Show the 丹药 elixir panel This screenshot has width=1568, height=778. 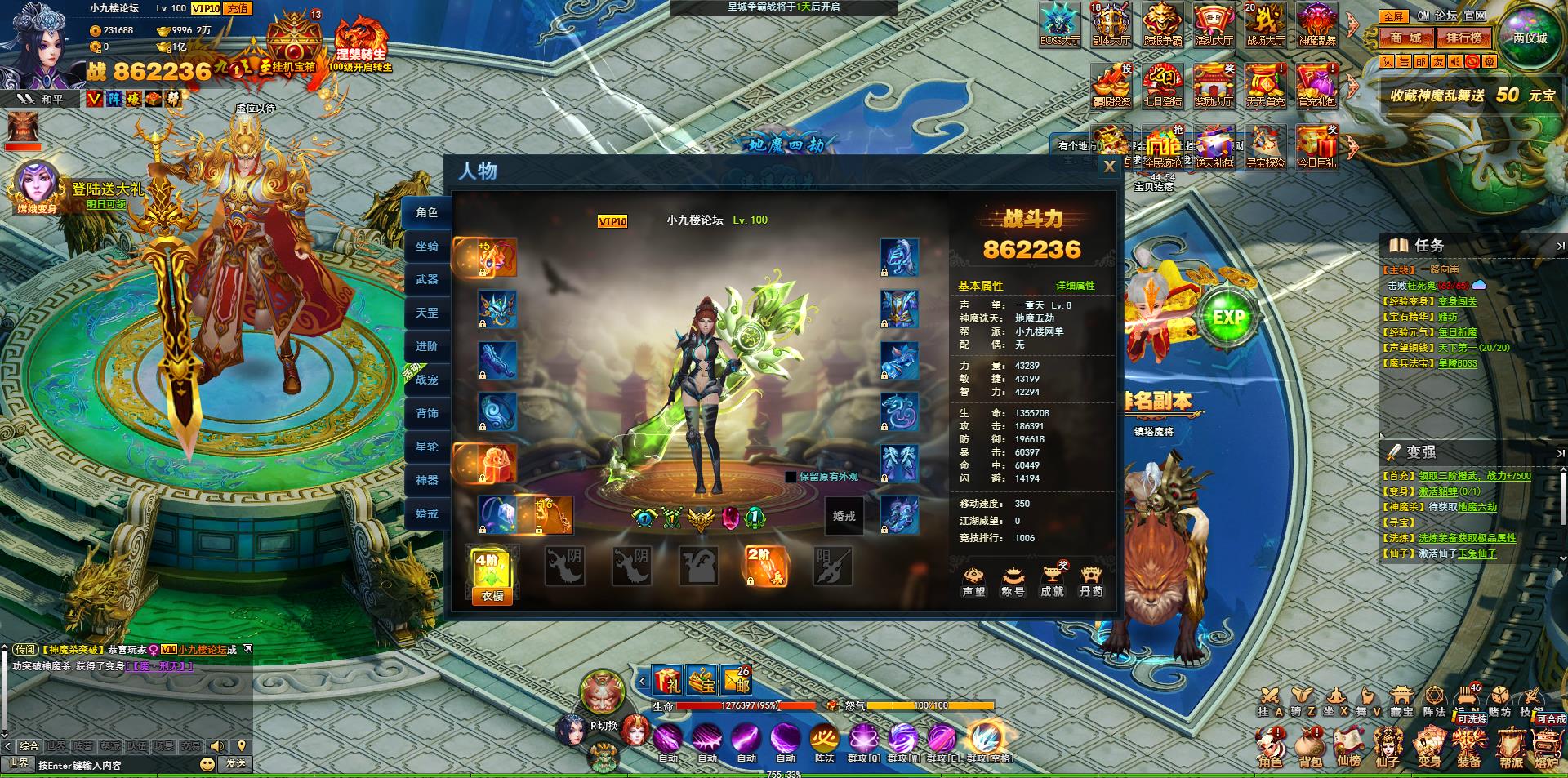point(1091,580)
